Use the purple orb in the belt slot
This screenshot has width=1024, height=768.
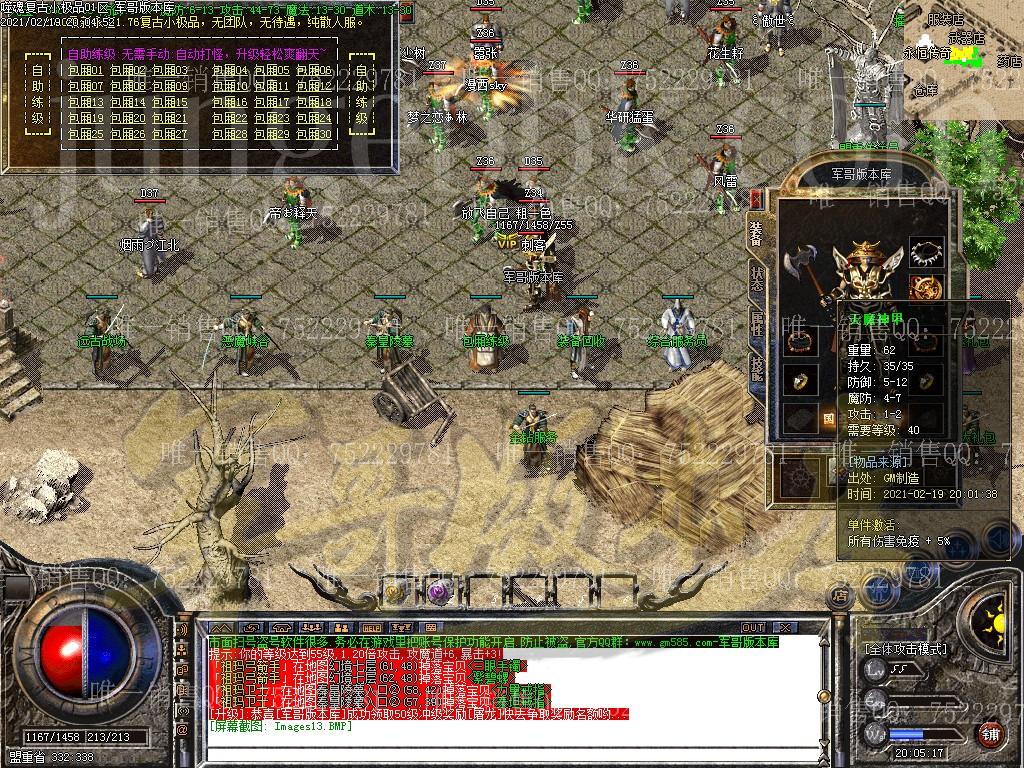[436, 591]
